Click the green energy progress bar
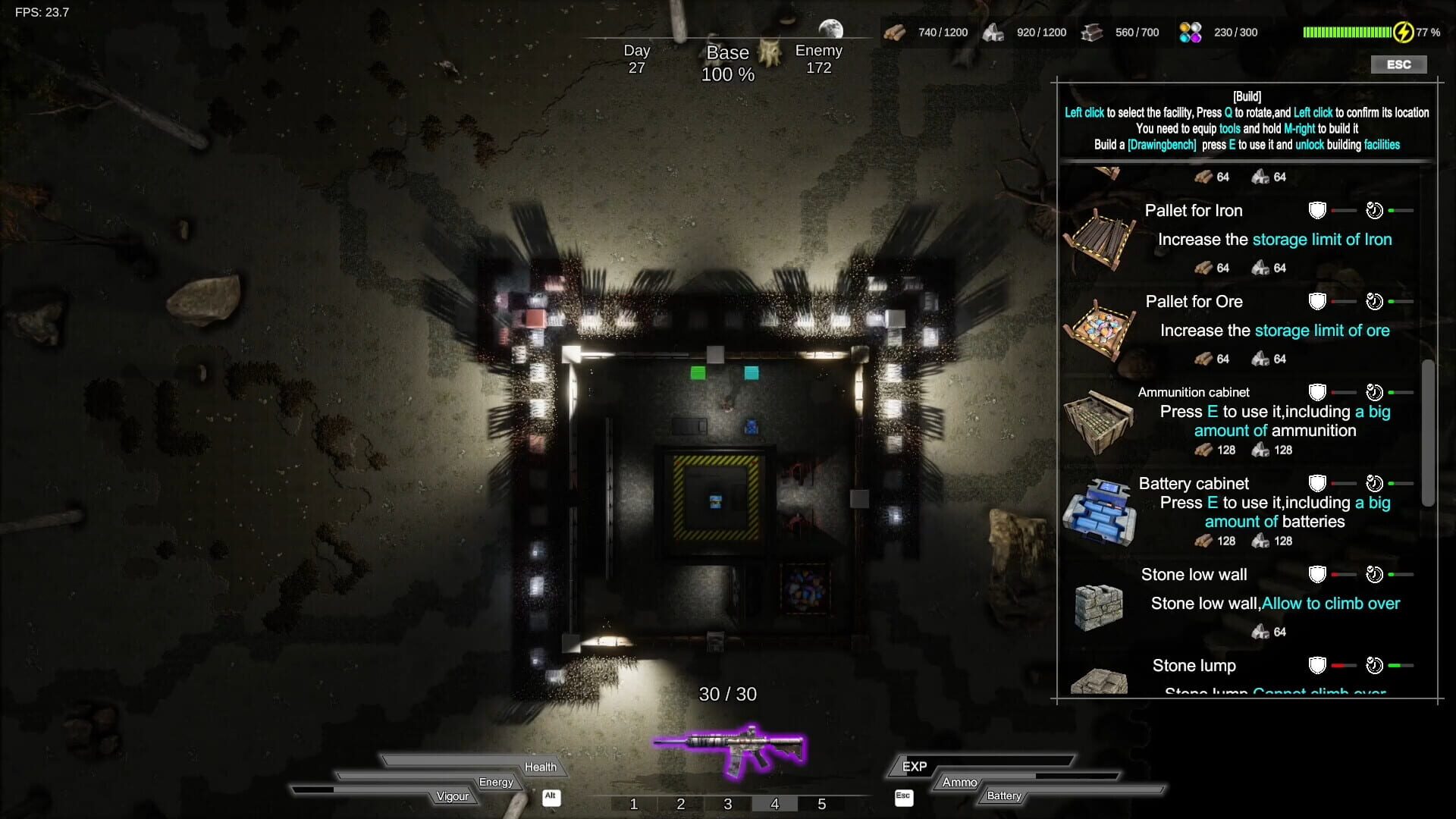Screen dimensions: 1456x819 point(1346,32)
